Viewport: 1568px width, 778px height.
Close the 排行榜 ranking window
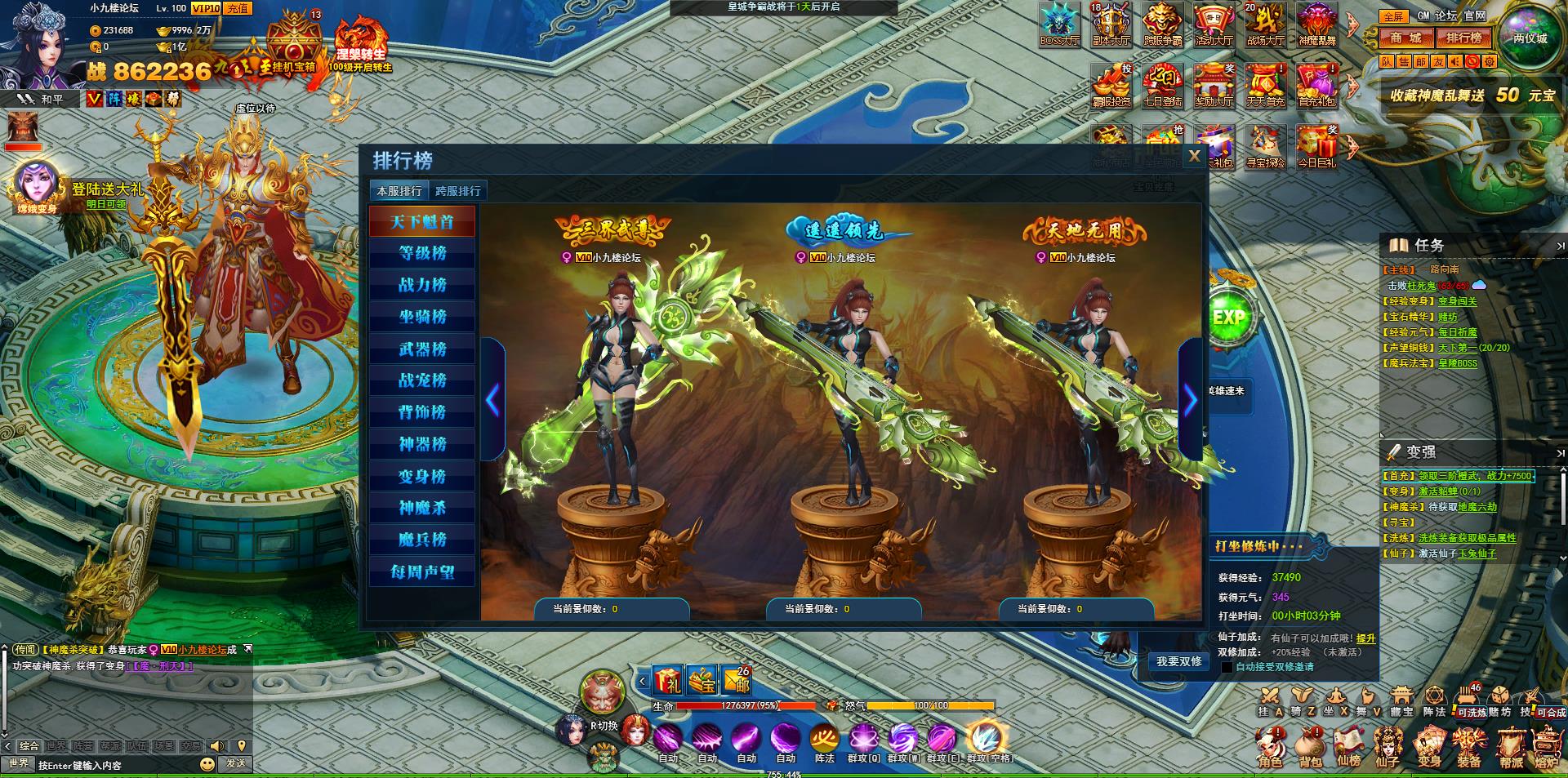pyautogui.click(x=1194, y=156)
